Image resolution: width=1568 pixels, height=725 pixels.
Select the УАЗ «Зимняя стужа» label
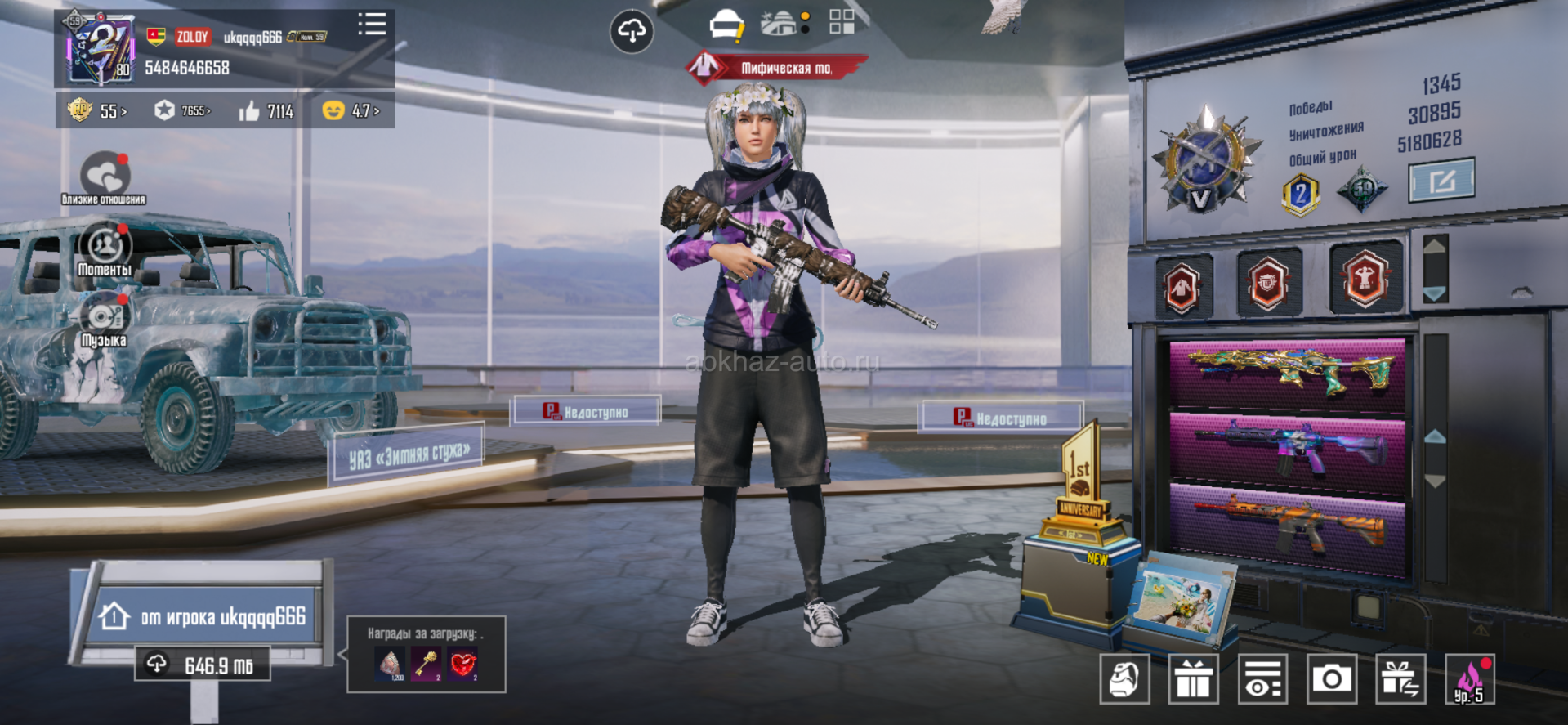click(x=408, y=454)
